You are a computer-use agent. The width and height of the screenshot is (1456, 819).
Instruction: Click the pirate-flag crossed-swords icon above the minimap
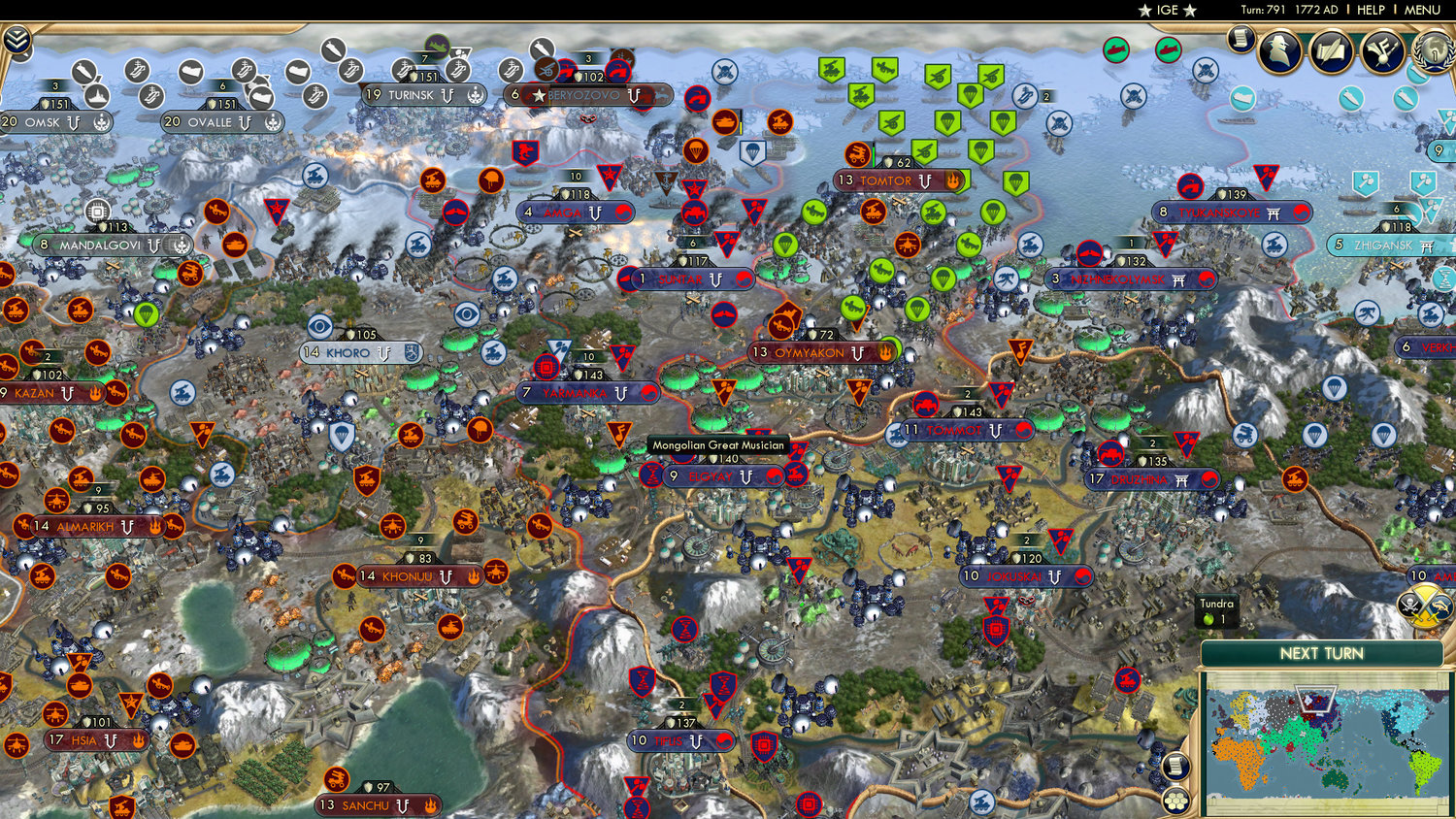pos(1410,606)
